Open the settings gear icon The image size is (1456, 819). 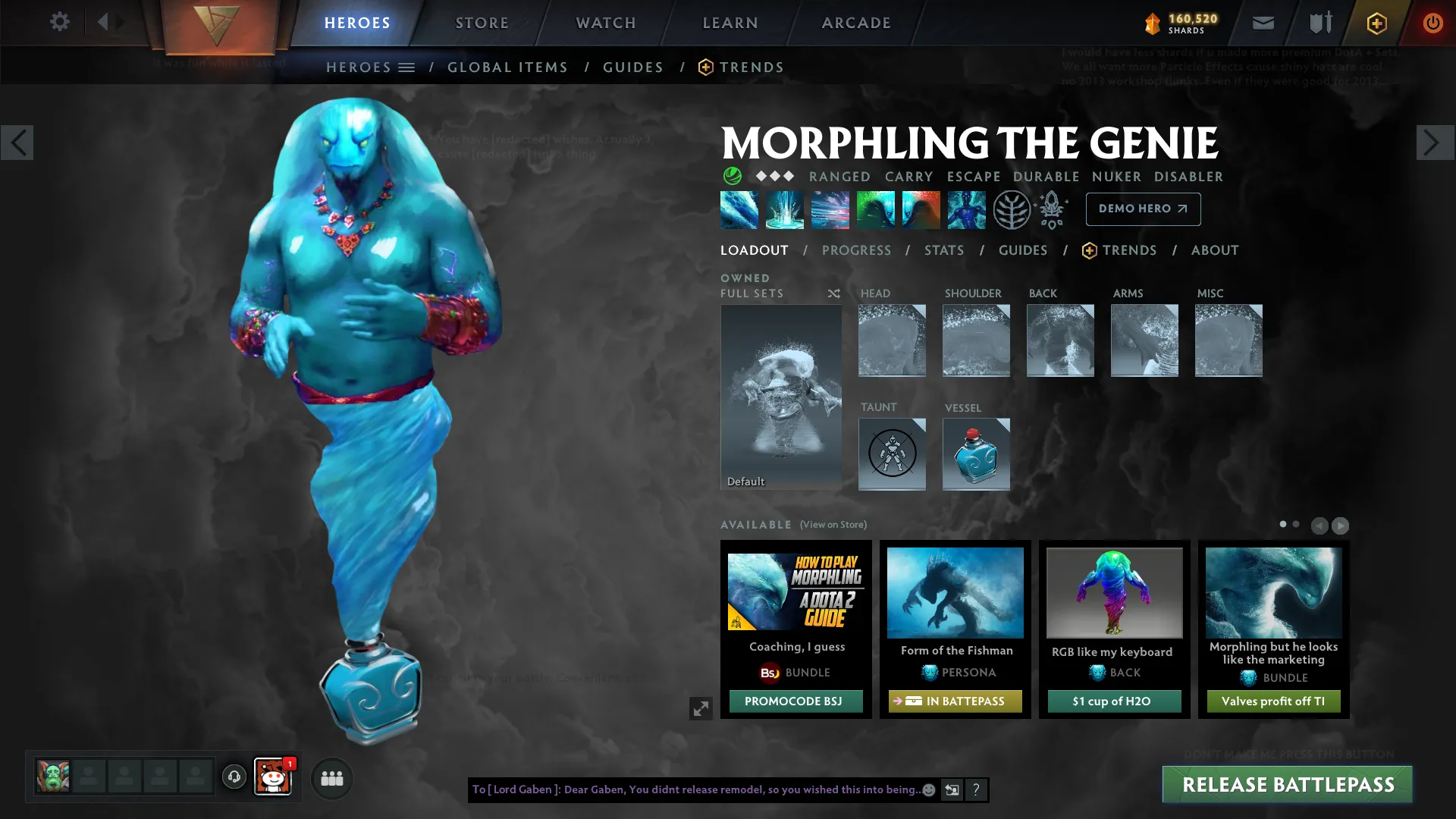(x=60, y=22)
